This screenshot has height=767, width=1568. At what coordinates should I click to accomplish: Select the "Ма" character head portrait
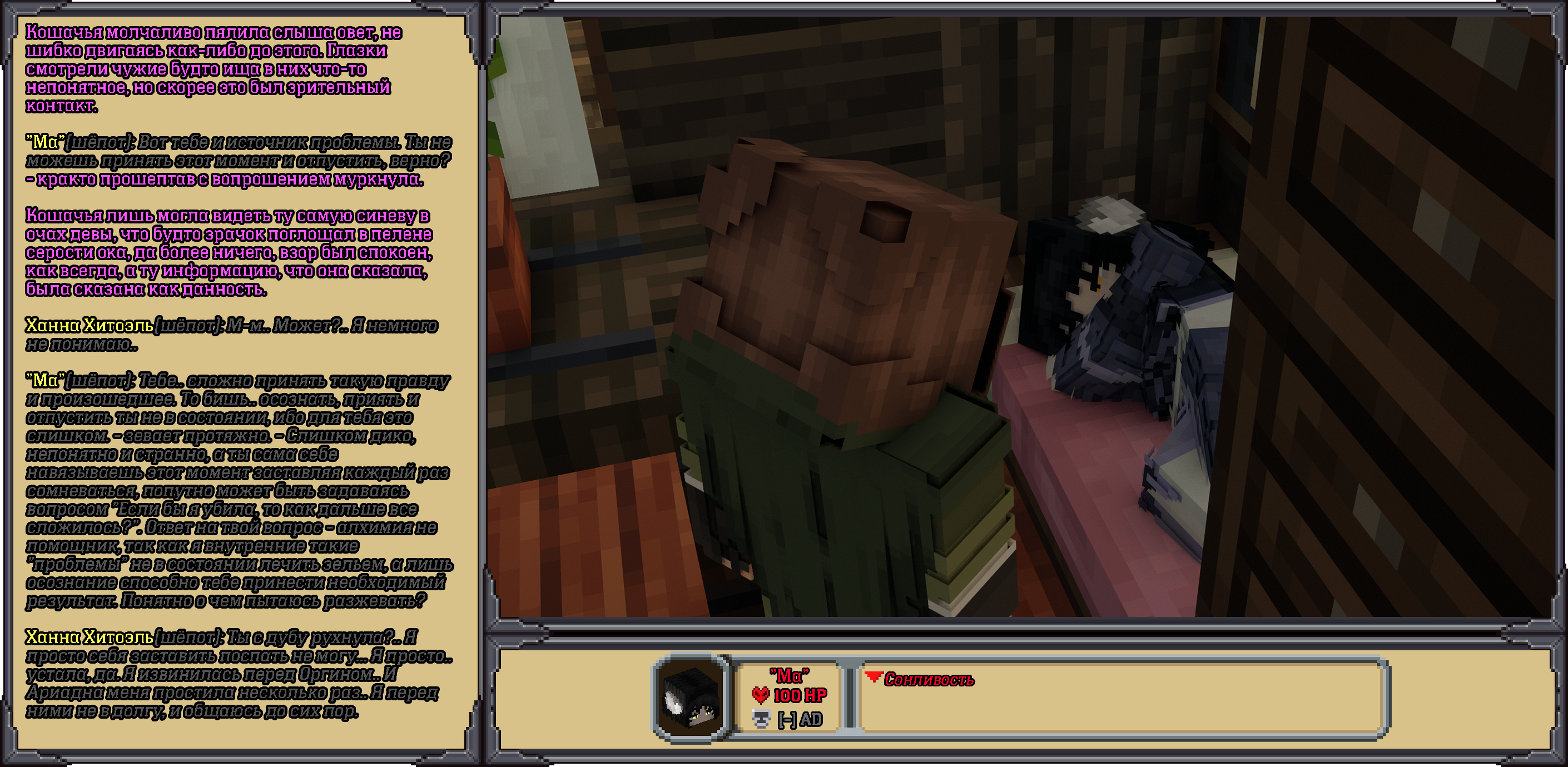click(692, 698)
